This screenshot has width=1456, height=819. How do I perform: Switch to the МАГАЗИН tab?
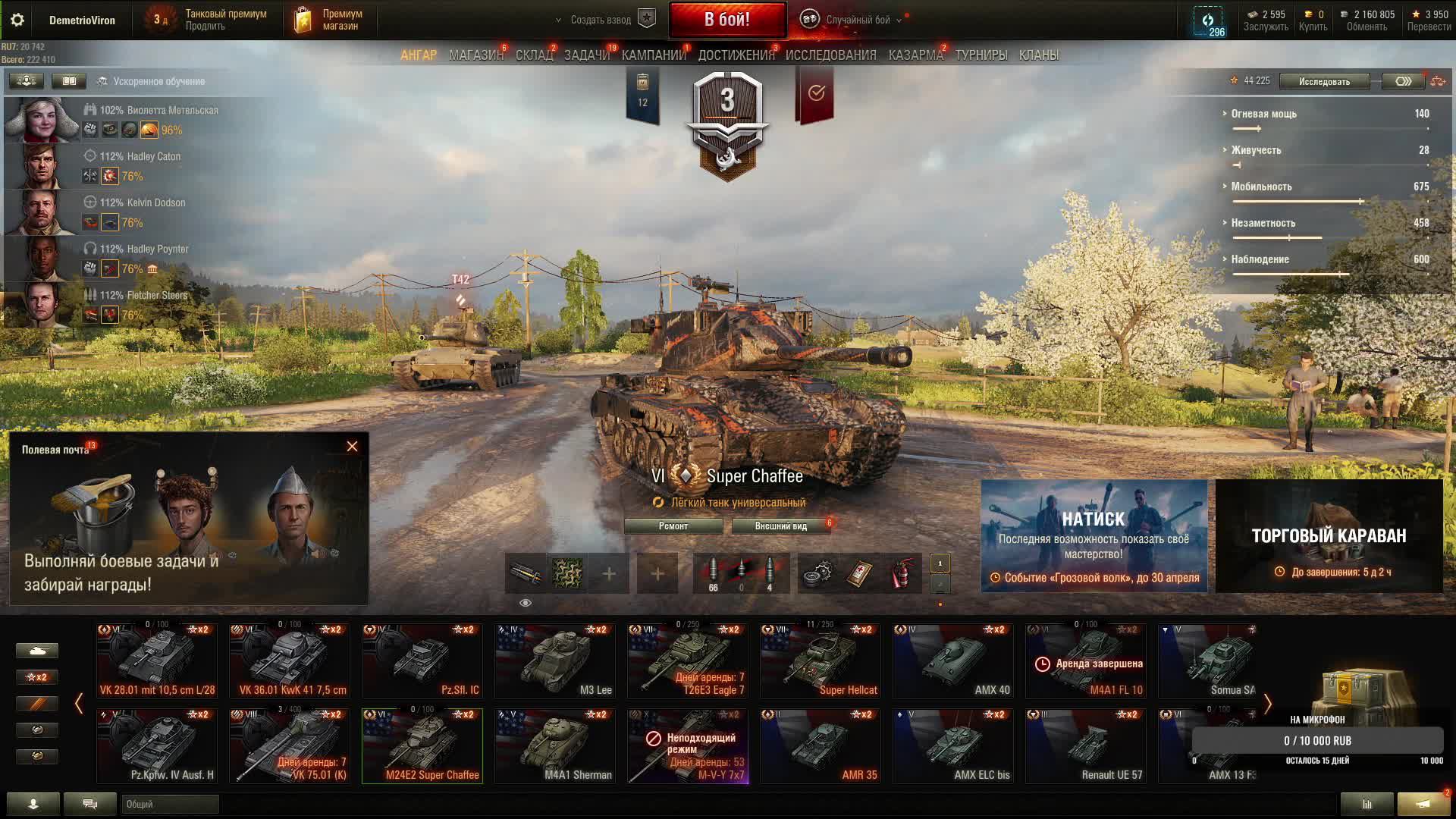475,55
